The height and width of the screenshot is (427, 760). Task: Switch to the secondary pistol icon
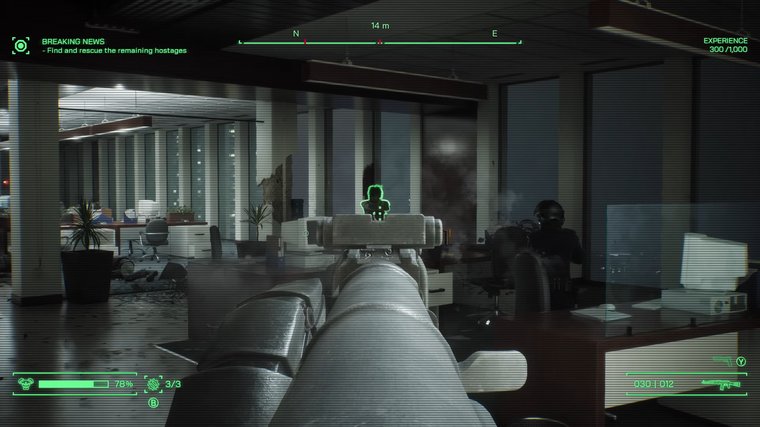pyautogui.click(x=723, y=361)
